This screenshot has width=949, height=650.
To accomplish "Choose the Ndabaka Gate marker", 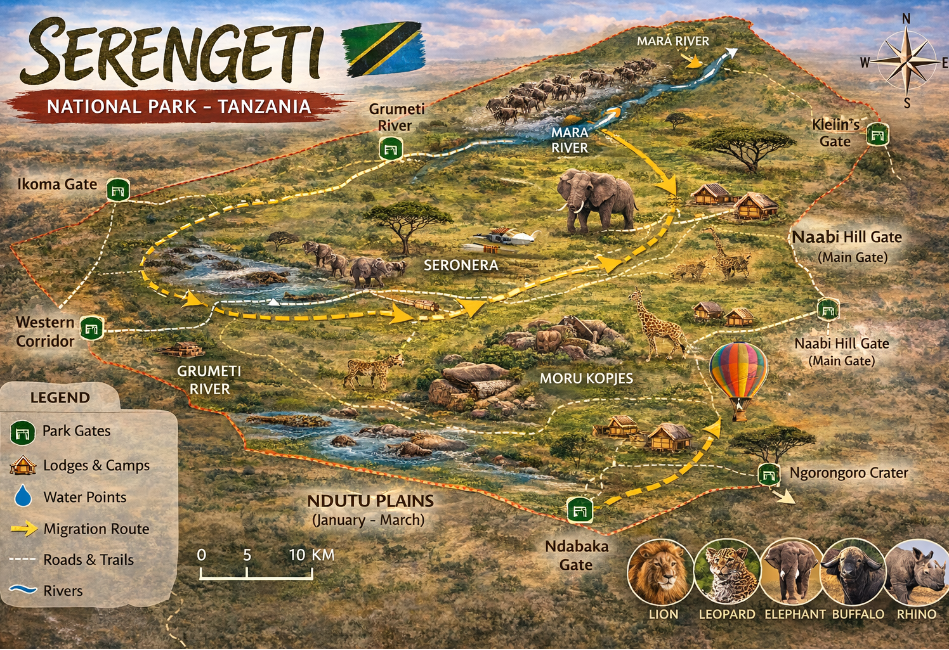I will tap(579, 510).
